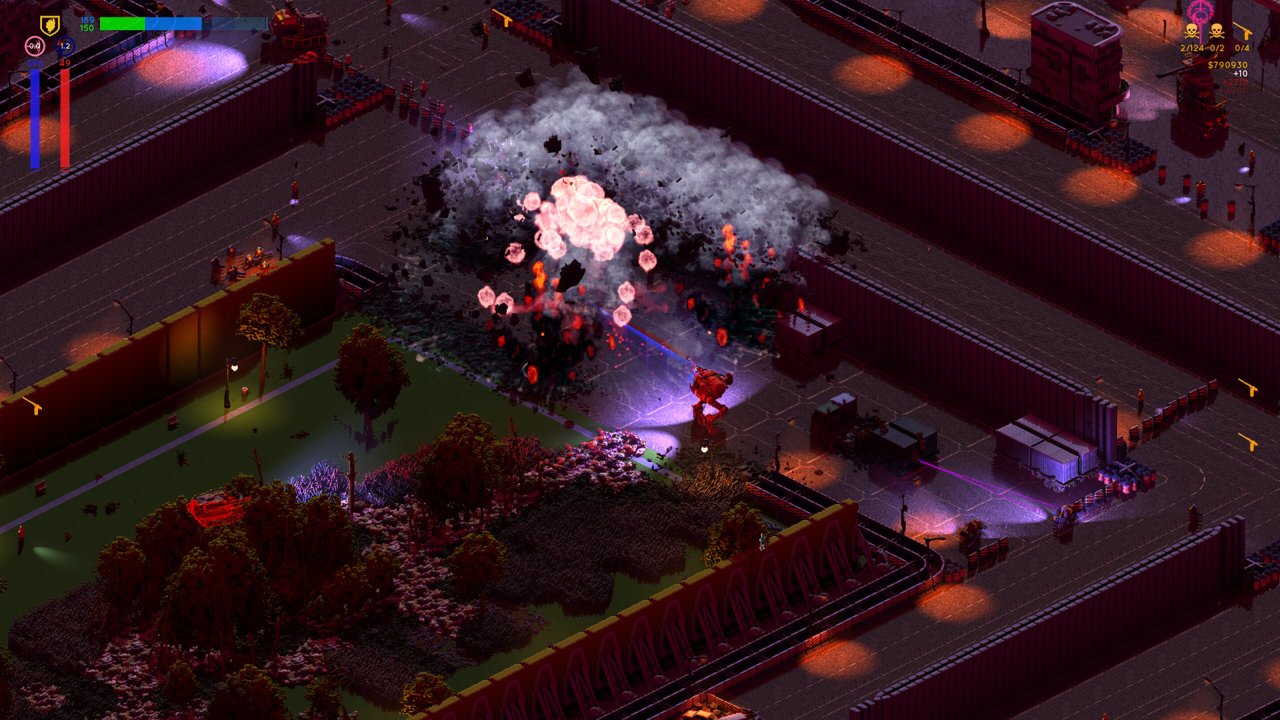Screen dimensions: 1280x720
Task: Click the pink -0.4 speed dial icon
Action: pyautogui.click(x=34, y=46)
